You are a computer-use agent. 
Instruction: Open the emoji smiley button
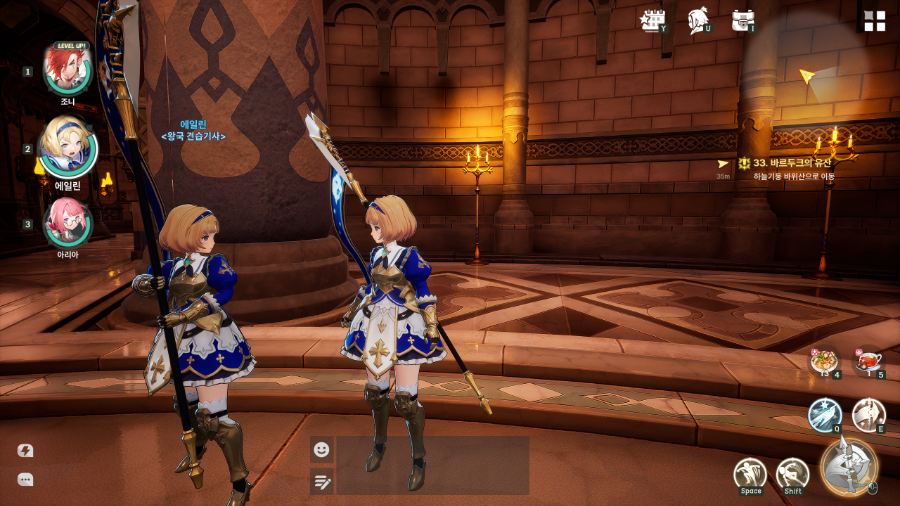click(x=321, y=449)
